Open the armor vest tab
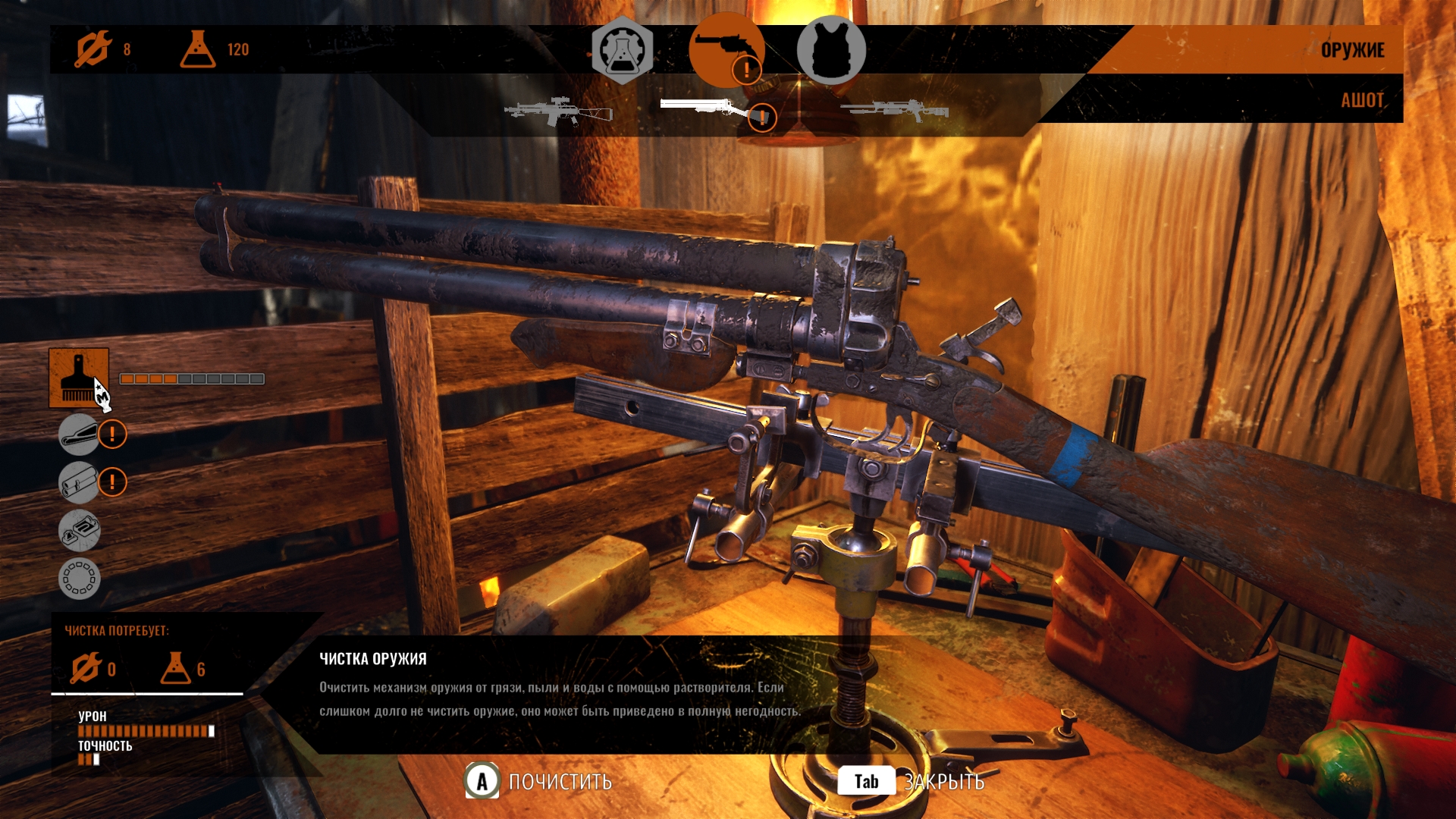Image resolution: width=1456 pixels, height=819 pixels. pos(831,50)
